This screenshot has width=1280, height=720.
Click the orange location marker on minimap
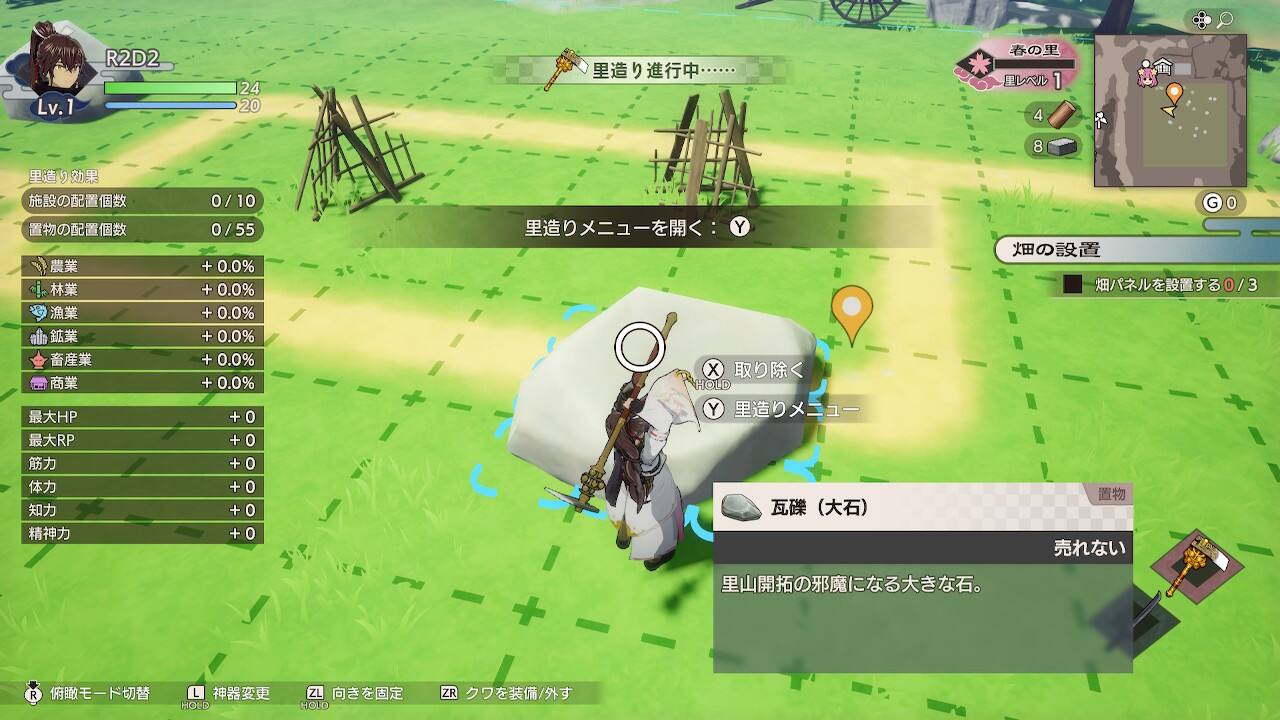(x=1174, y=96)
